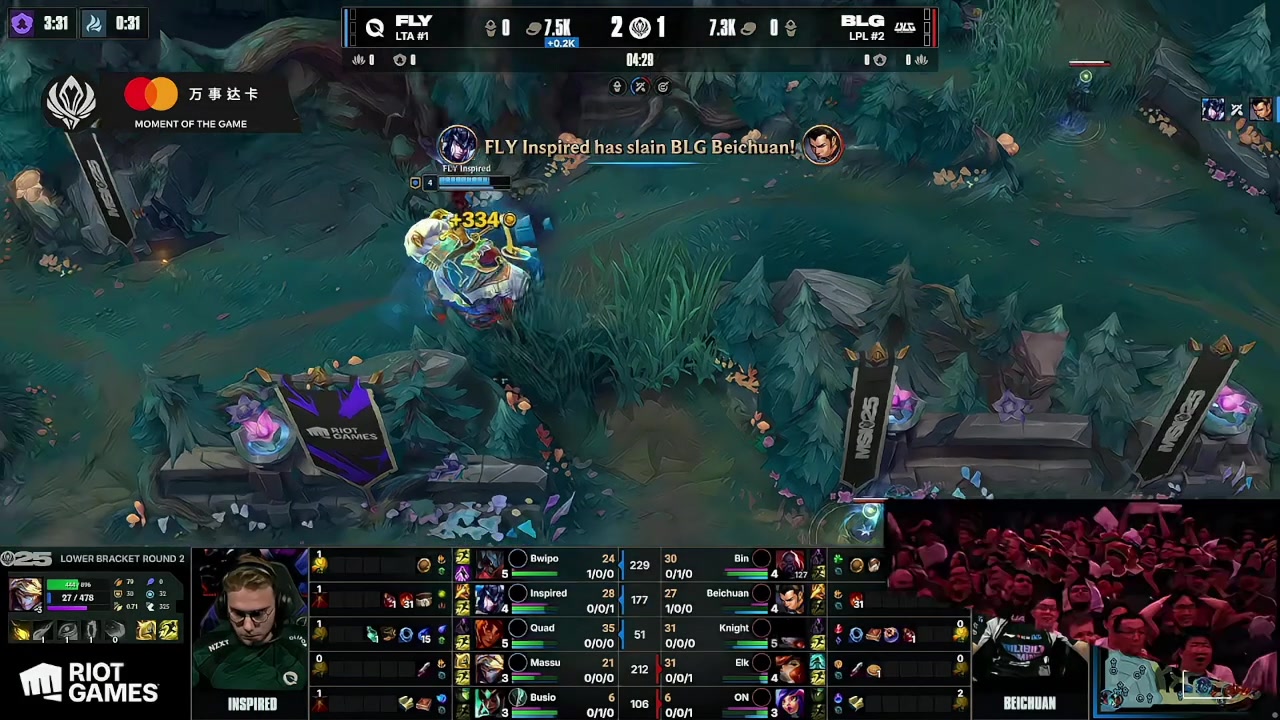Select Bwipo's champion portrait in the scoreboard
This screenshot has width=1280, height=720.
pos(489,565)
